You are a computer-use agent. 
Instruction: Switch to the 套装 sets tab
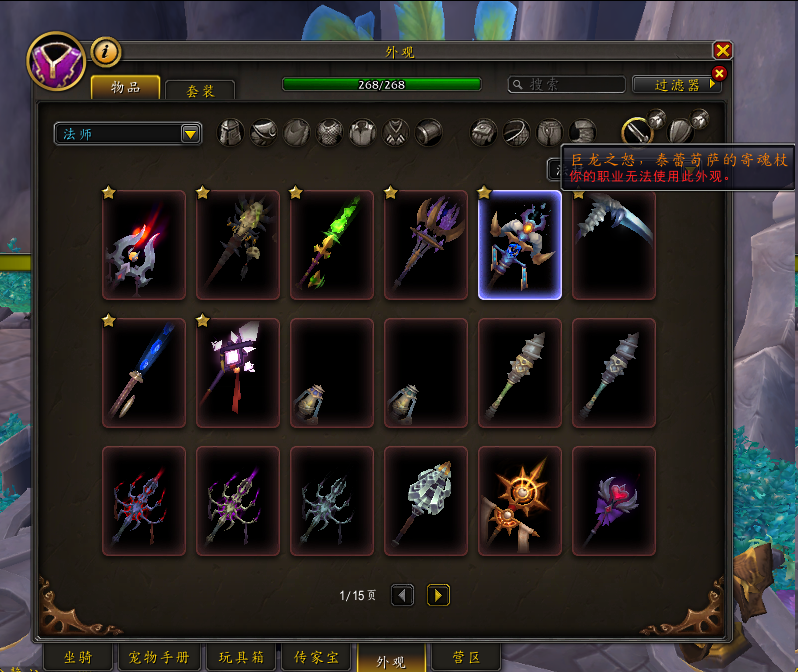[x=200, y=90]
